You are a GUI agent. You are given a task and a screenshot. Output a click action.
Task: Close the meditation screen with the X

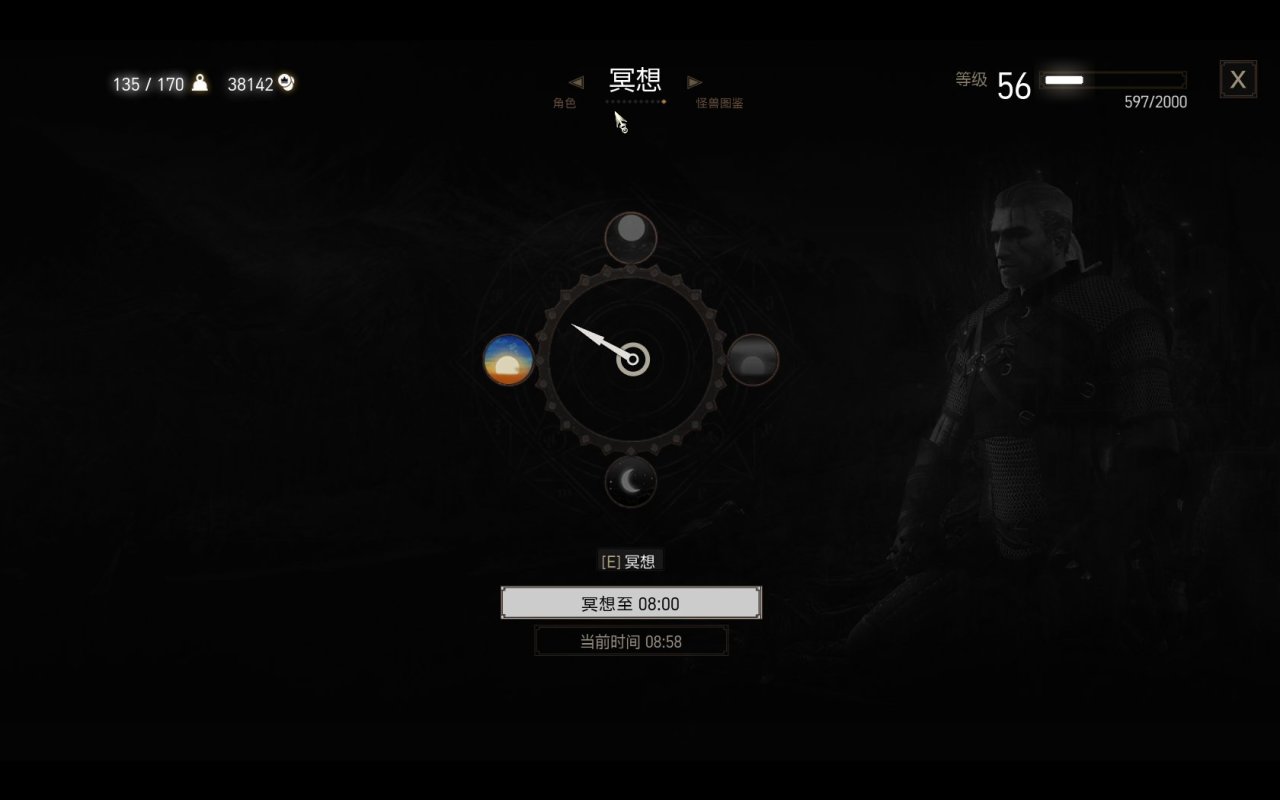[1238, 78]
